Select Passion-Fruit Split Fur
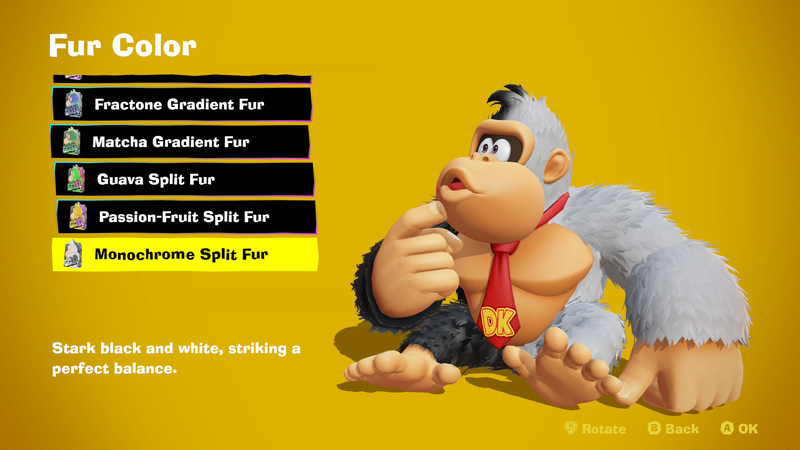Image resolution: width=800 pixels, height=450 pixels. tap(184, 216)
